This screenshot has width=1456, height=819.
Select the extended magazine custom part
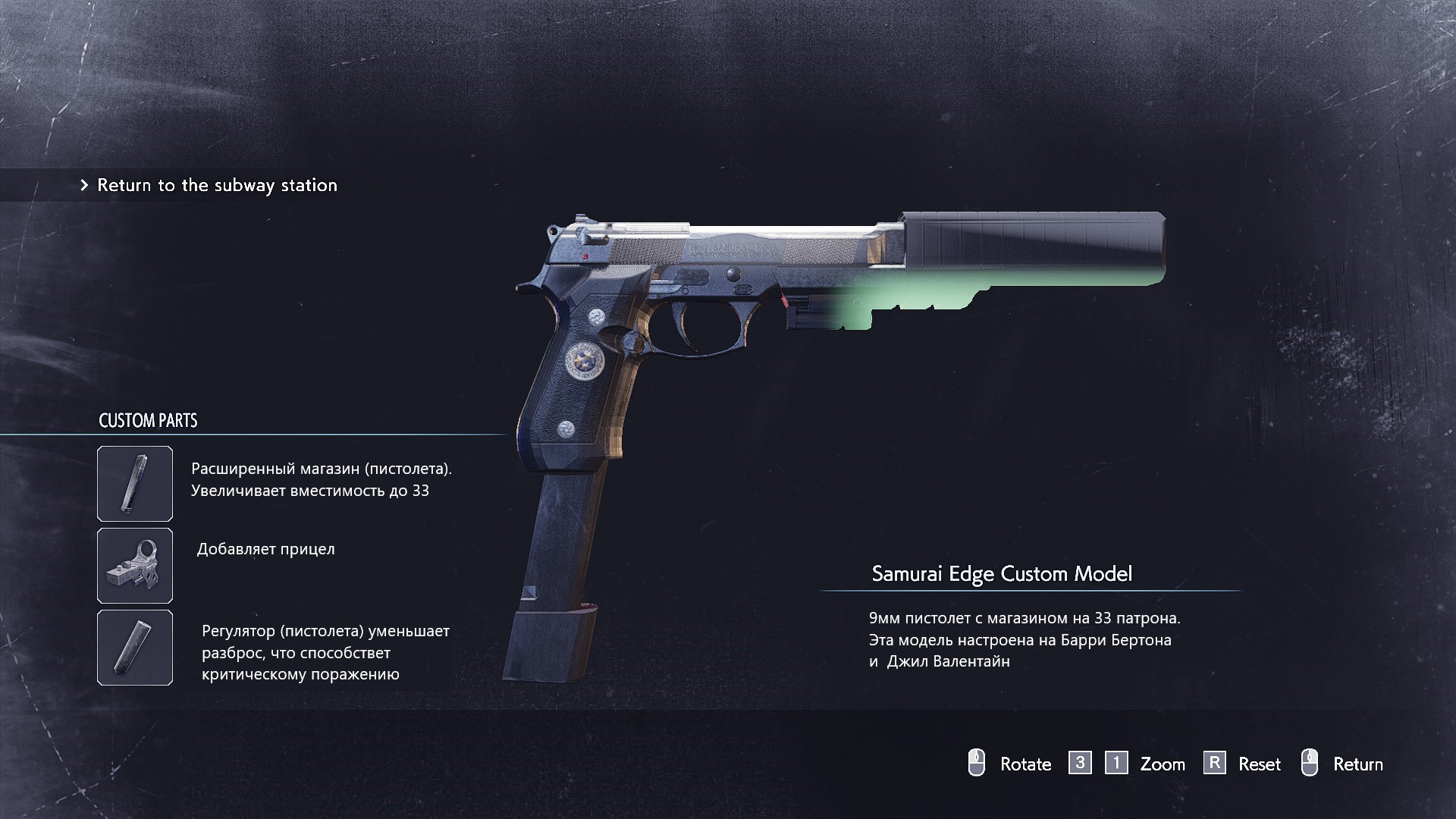point(135,484)
